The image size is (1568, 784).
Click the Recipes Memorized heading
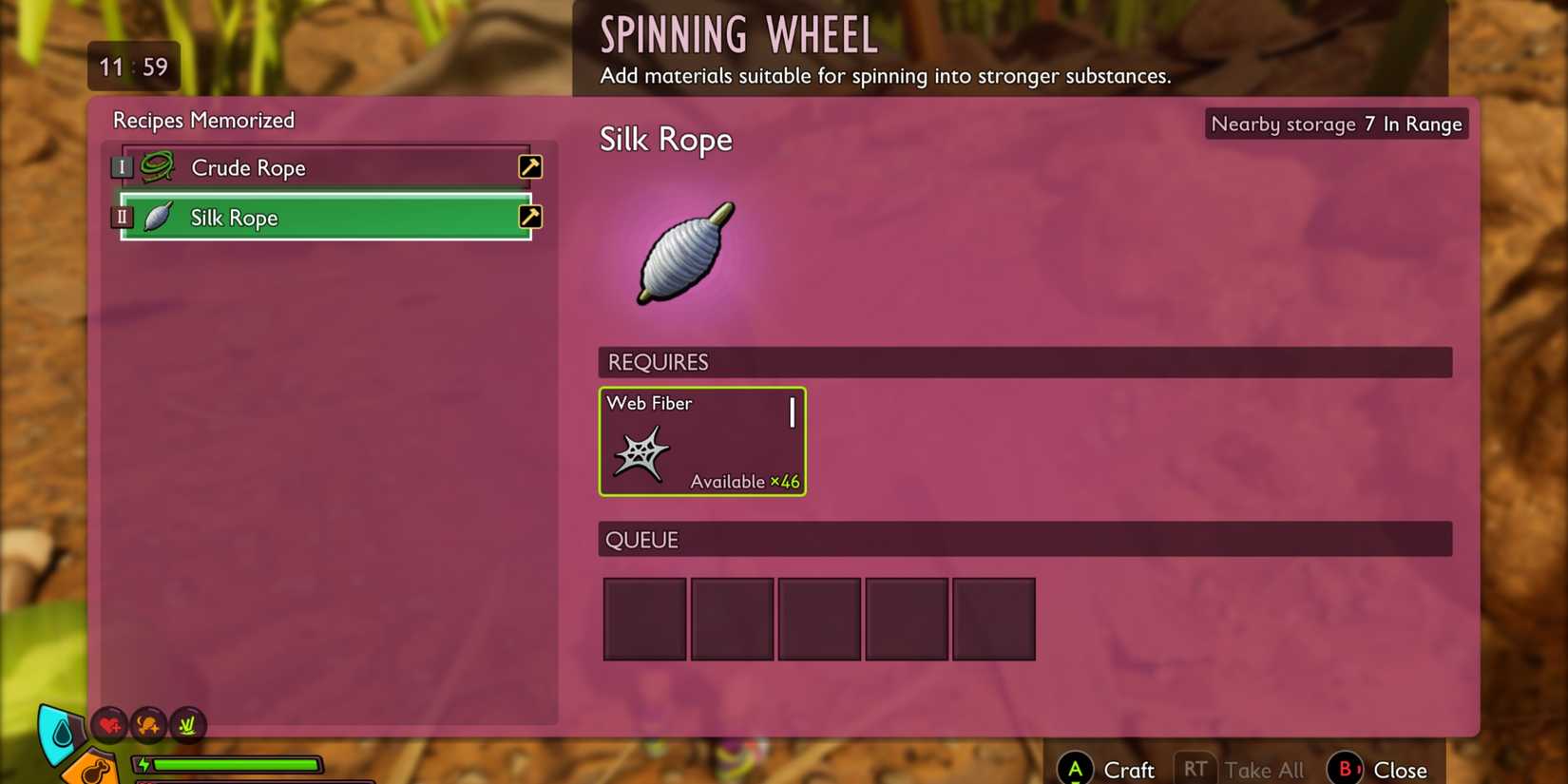coord(203,120)
